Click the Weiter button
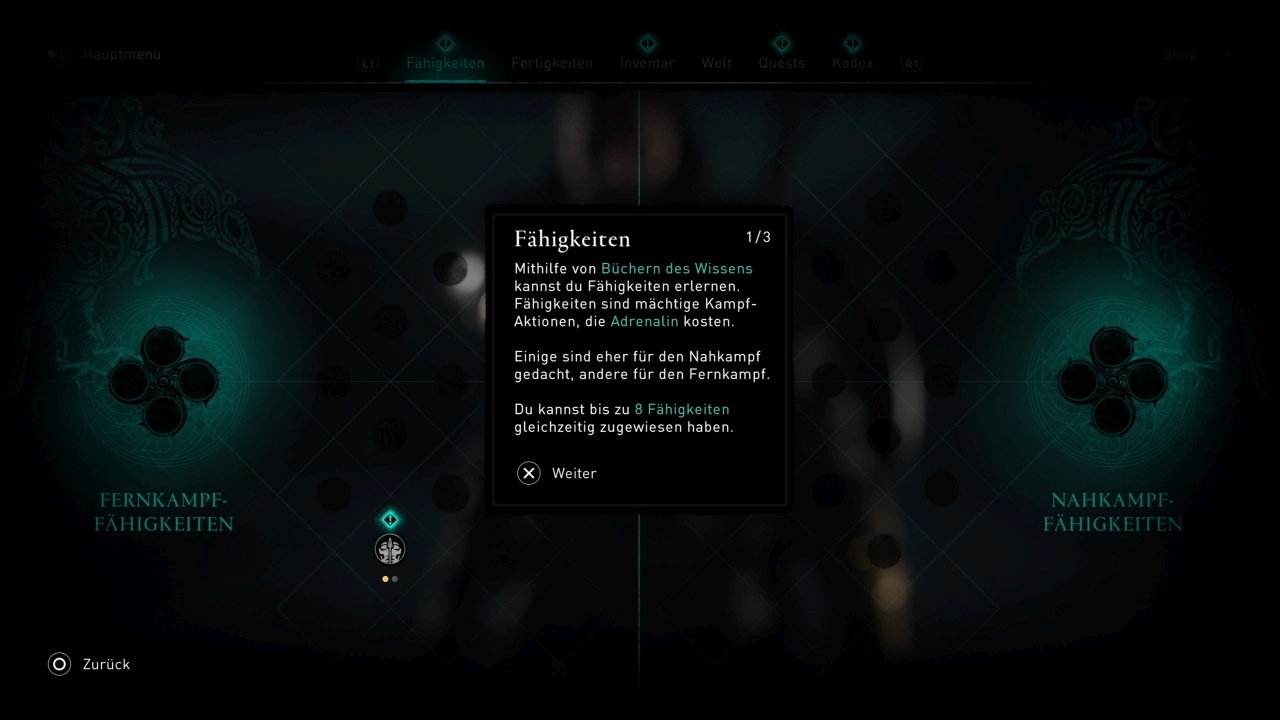 point(574,473)
